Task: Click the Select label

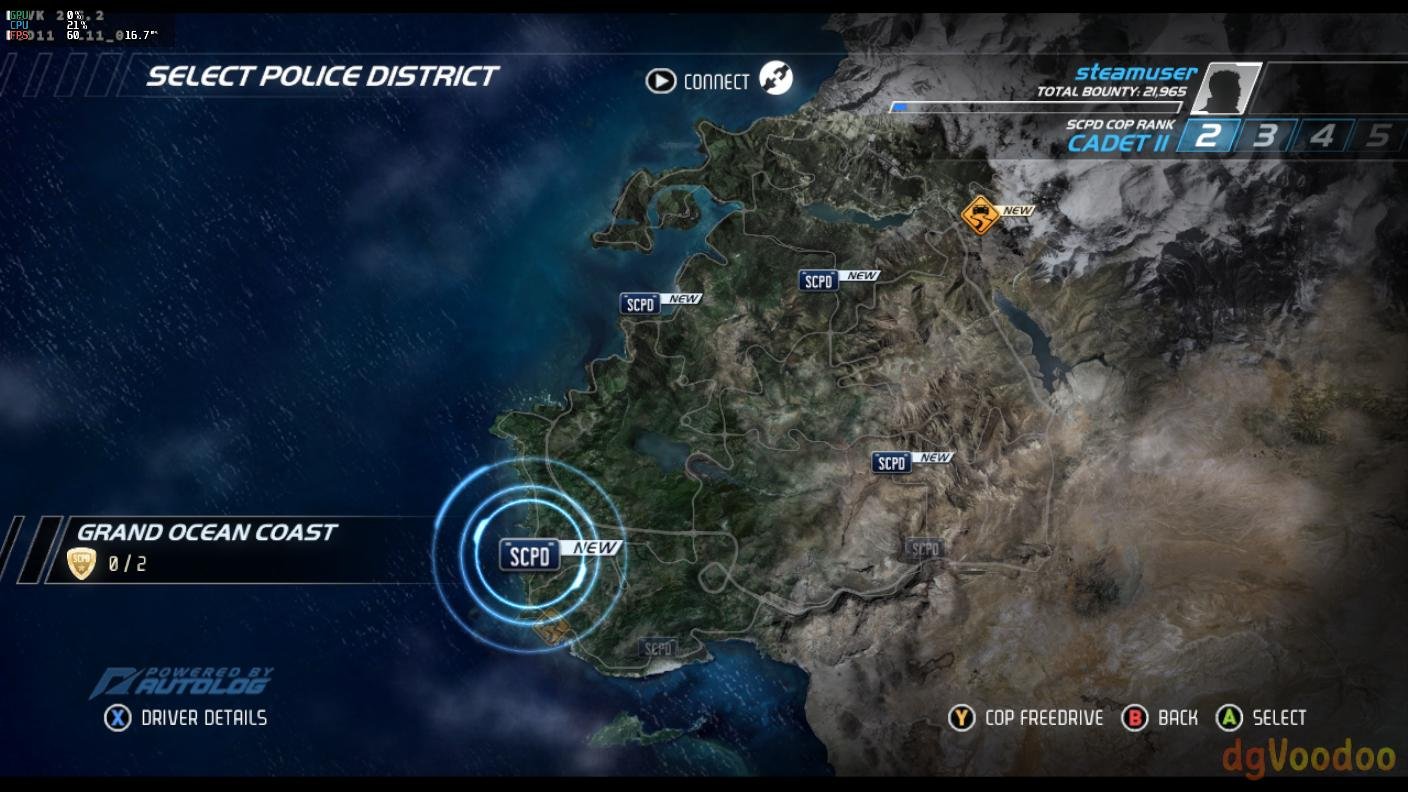Action: pyautogui.click(x=1278, y=718)
